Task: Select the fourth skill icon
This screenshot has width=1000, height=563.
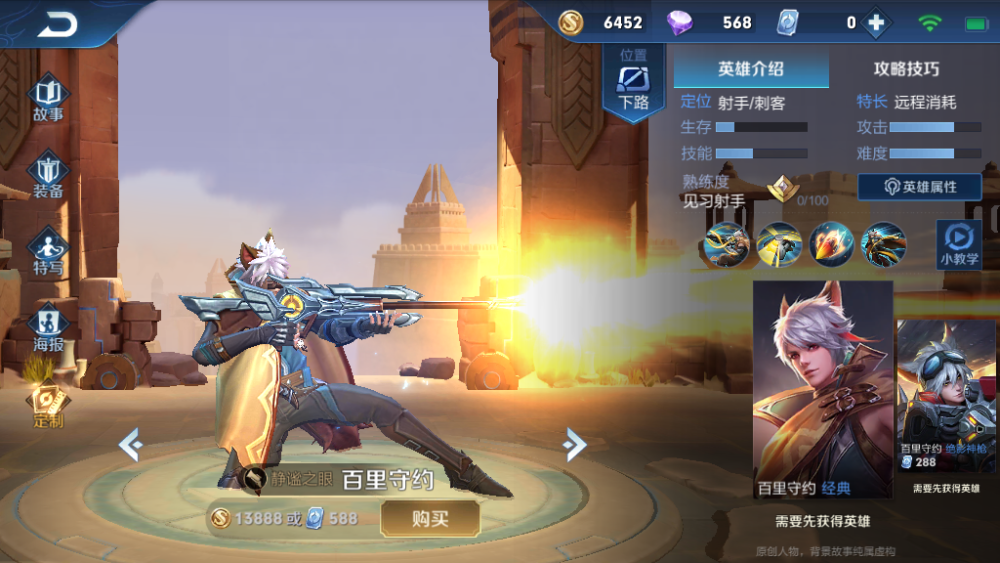Action: pyautogui.click(x=884, y=244)
